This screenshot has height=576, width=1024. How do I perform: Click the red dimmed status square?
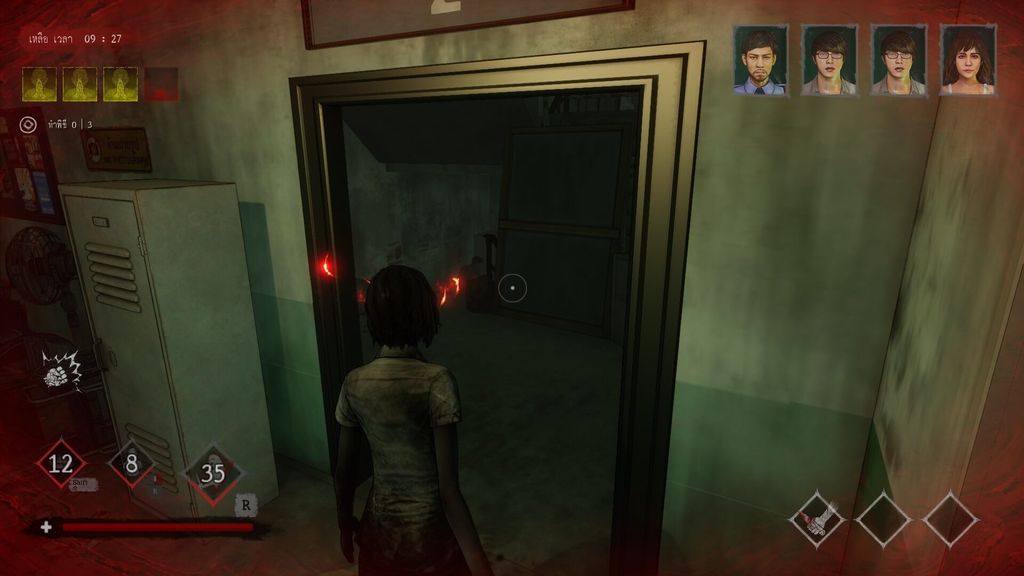(x=161, y=85)
